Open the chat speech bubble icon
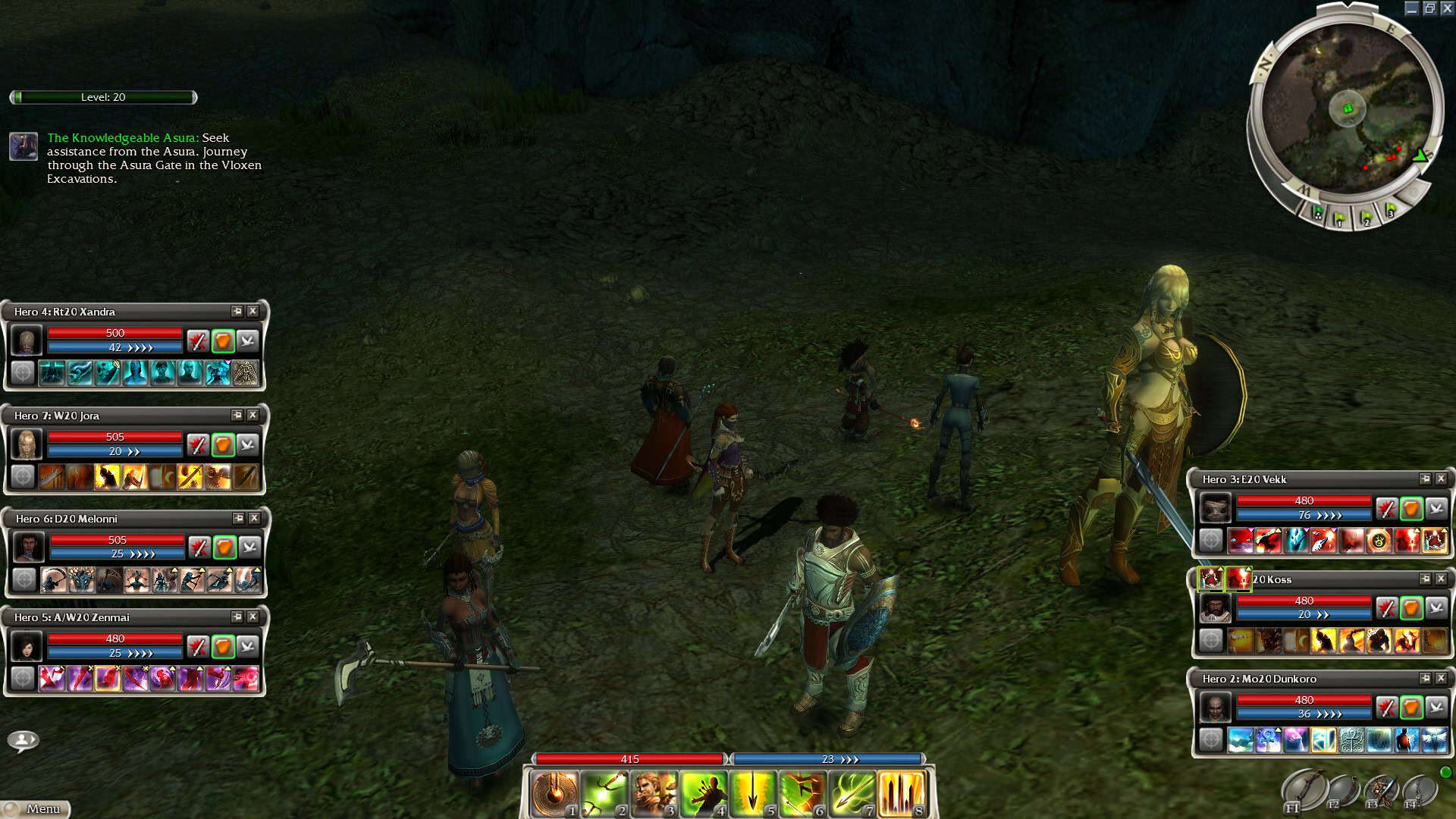Screen dimensions: 1456x819 24,740
